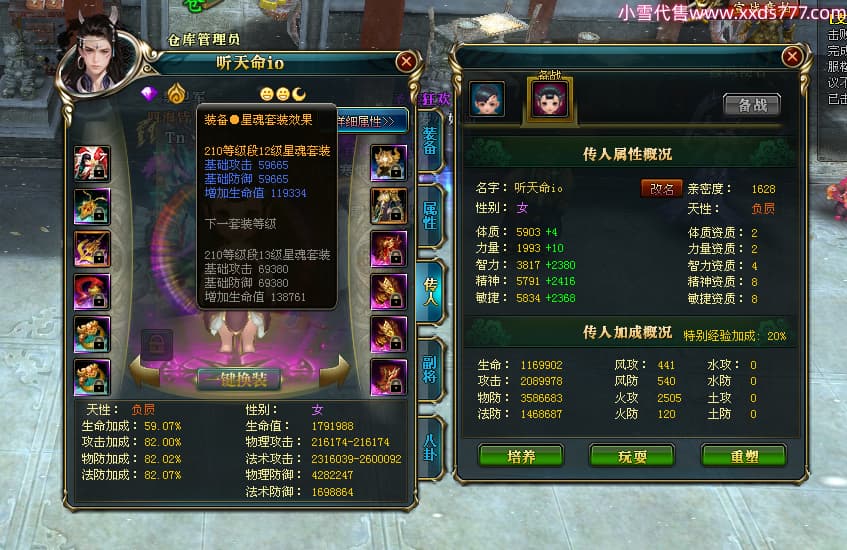Switch to the 属性 attributes tab
Viewport: 847px width, 550px height.
(430, 214)
